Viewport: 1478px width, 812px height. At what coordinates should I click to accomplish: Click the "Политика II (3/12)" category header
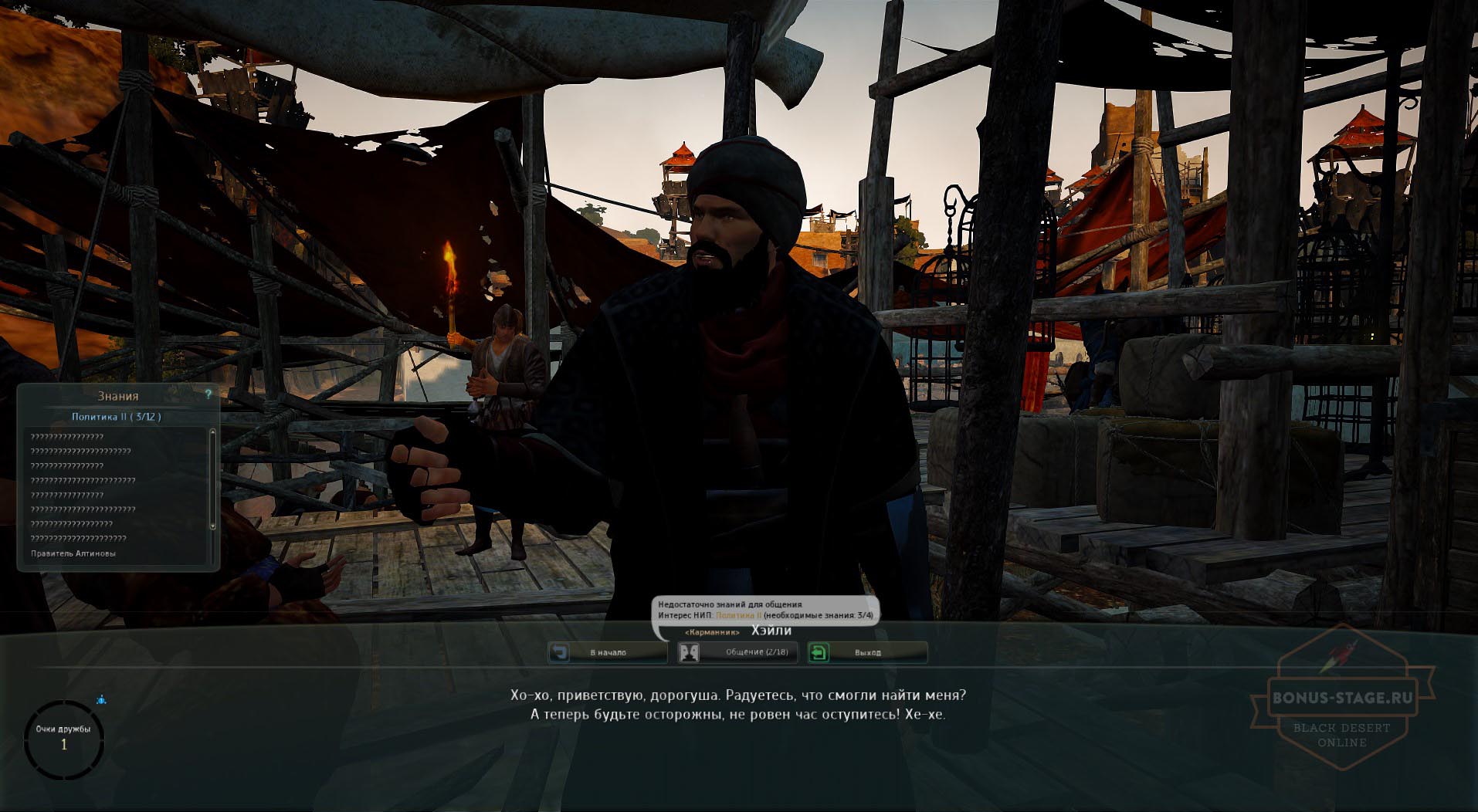click(117, 417)
